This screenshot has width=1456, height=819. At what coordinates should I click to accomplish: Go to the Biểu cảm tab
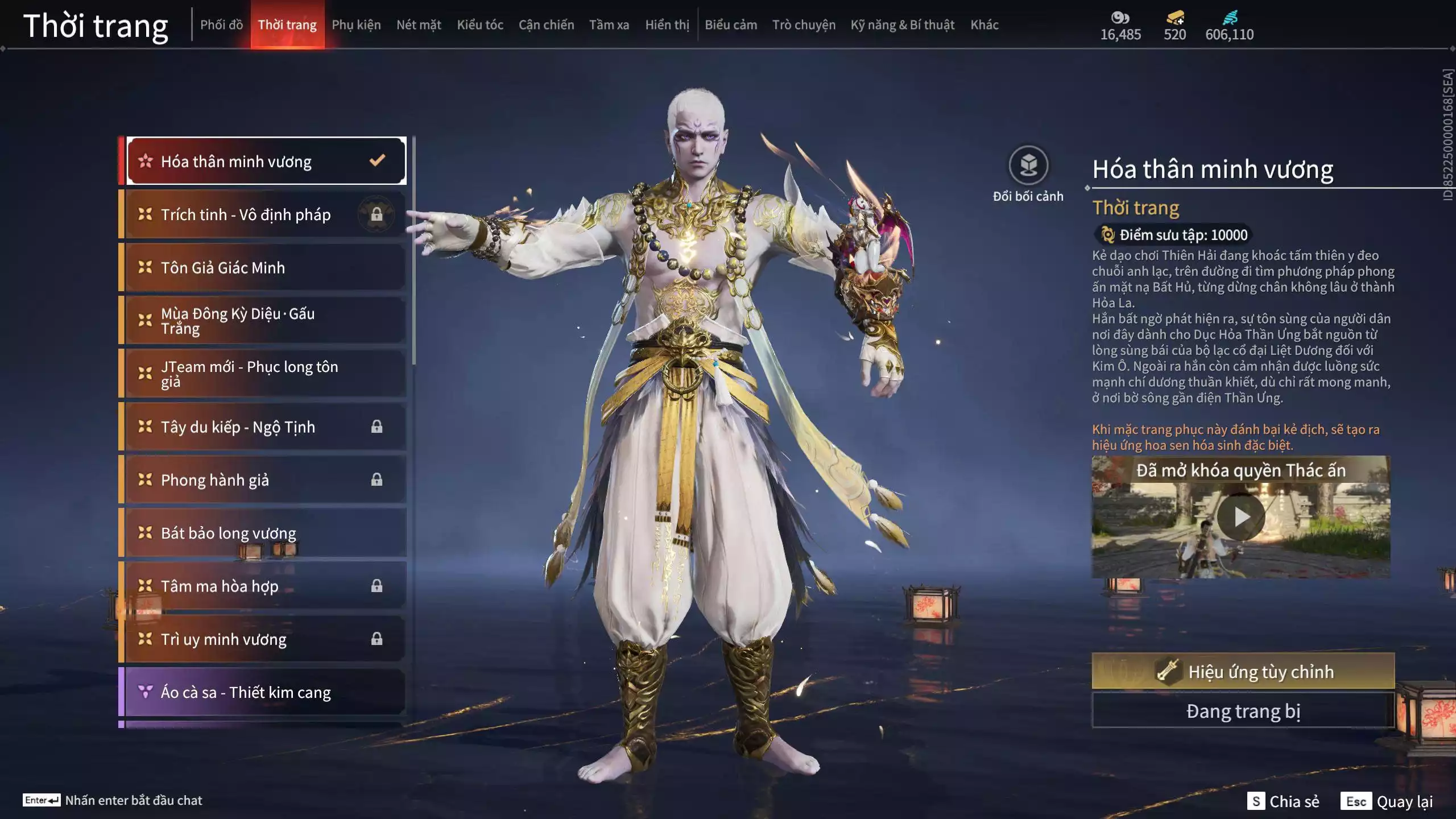(x=730, y=25)
